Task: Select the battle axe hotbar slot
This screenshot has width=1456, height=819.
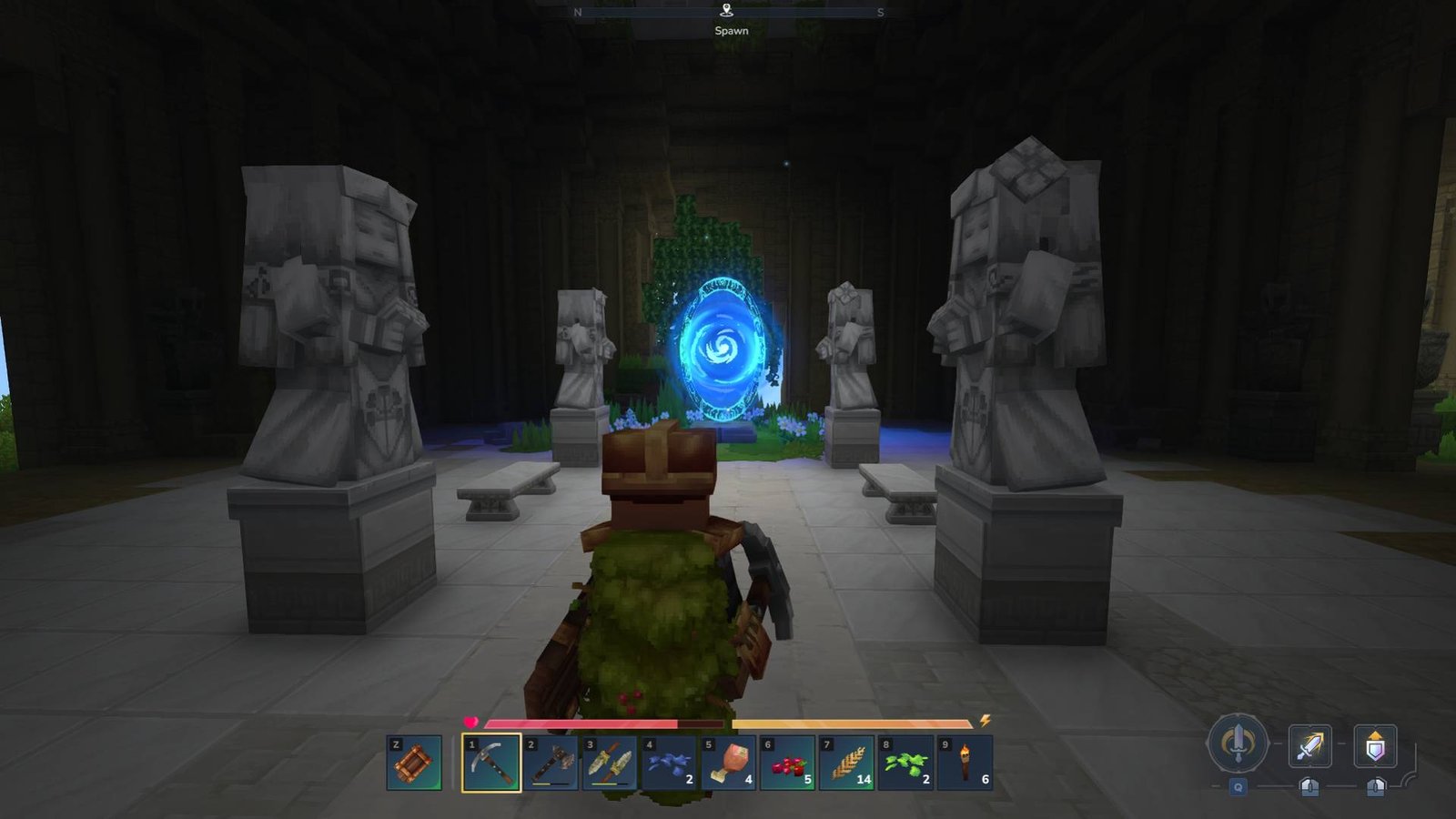Action: coord(551,763)
